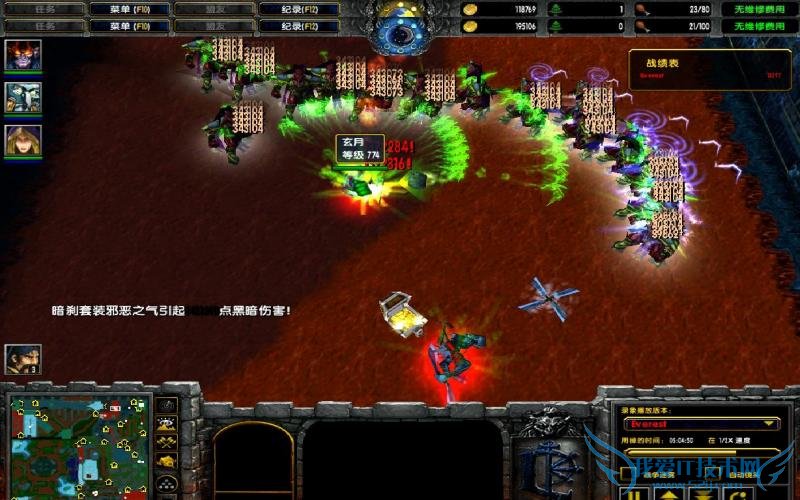
Task: Pause the replay playback
Action: click(x=633, y=494)
